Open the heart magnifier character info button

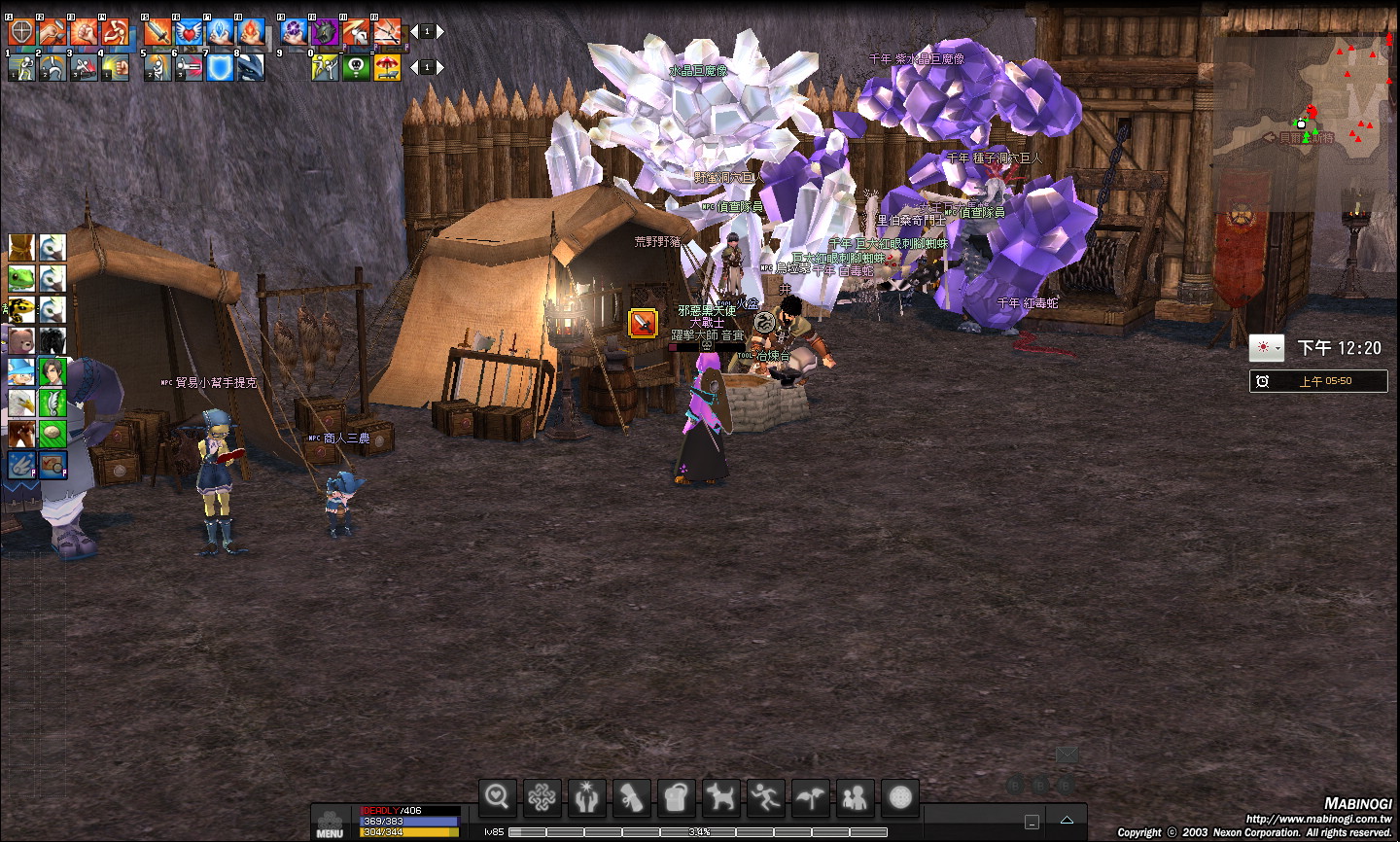(497, 798)
